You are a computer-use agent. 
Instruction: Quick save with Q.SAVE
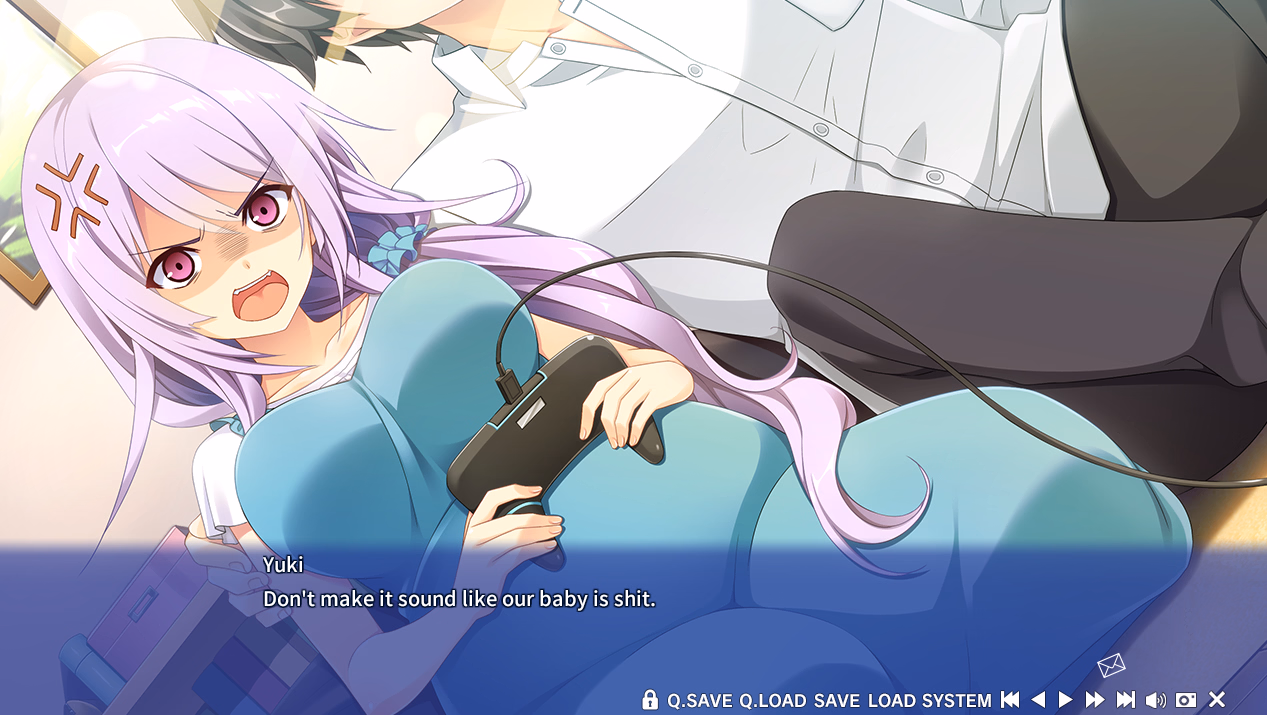[700, 701]
